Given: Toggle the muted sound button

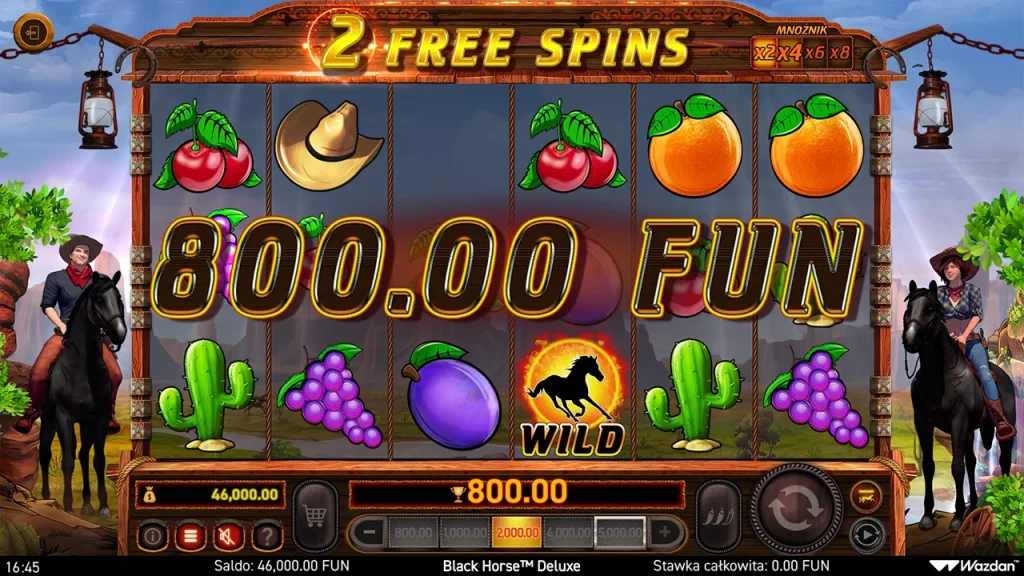Looking at the screenshot, I should pos(228,536).
